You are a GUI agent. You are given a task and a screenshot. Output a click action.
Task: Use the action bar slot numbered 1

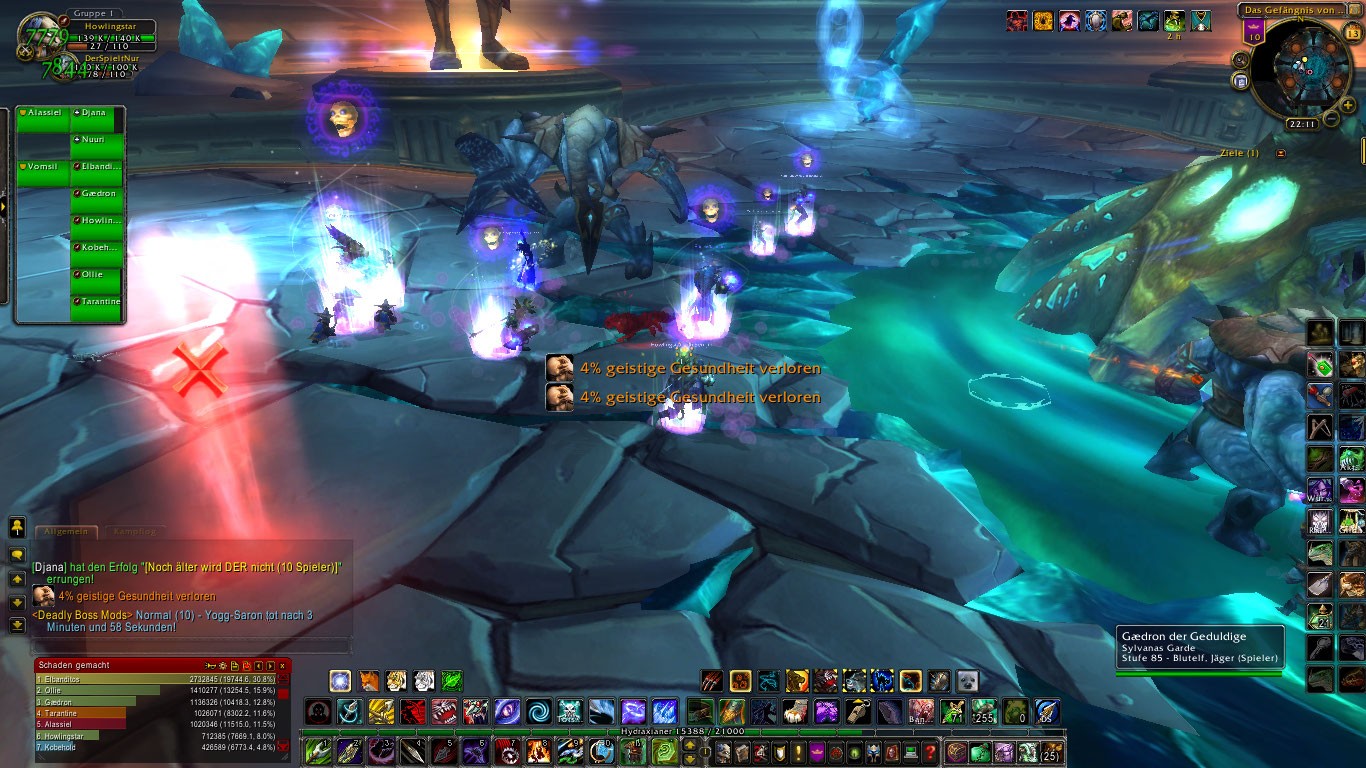point(318,751)
